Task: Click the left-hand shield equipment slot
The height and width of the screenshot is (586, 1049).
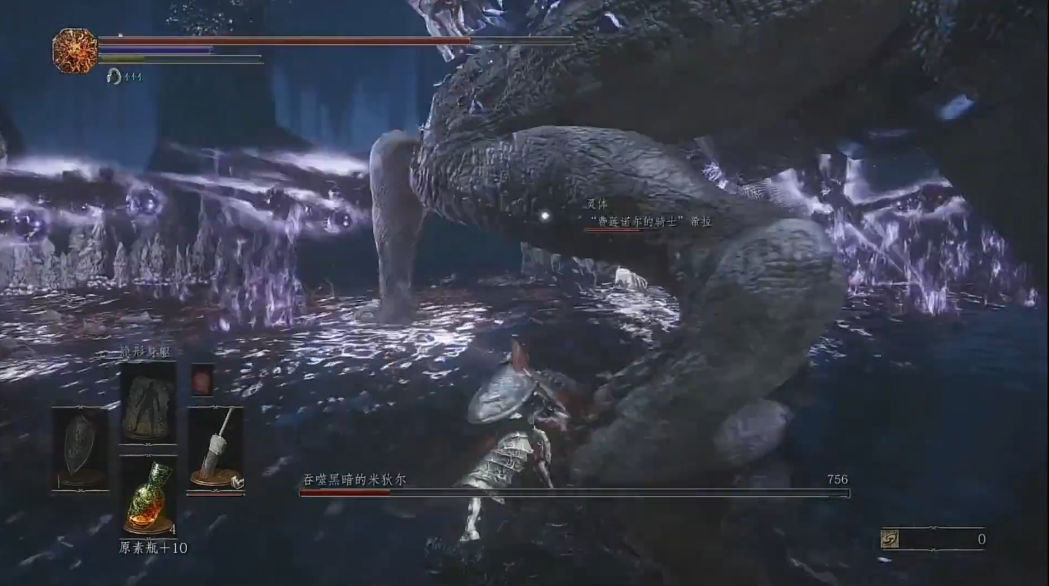Action: [81, 446]
